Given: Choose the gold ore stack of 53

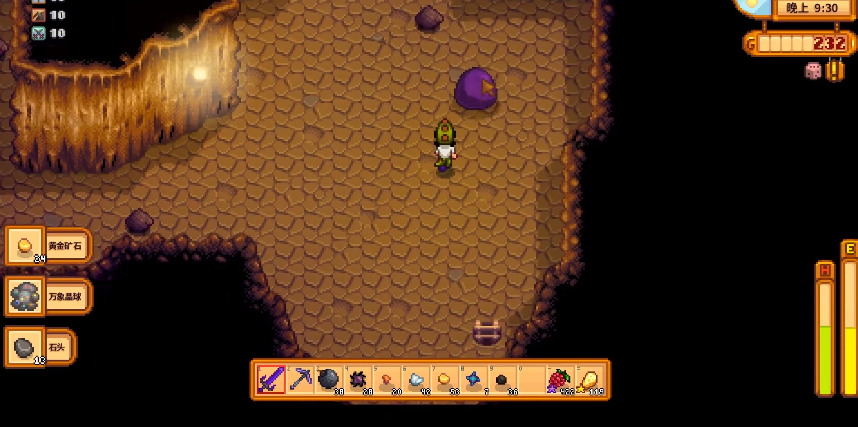Looking at the screenshot, I should (x=444, y=380).
